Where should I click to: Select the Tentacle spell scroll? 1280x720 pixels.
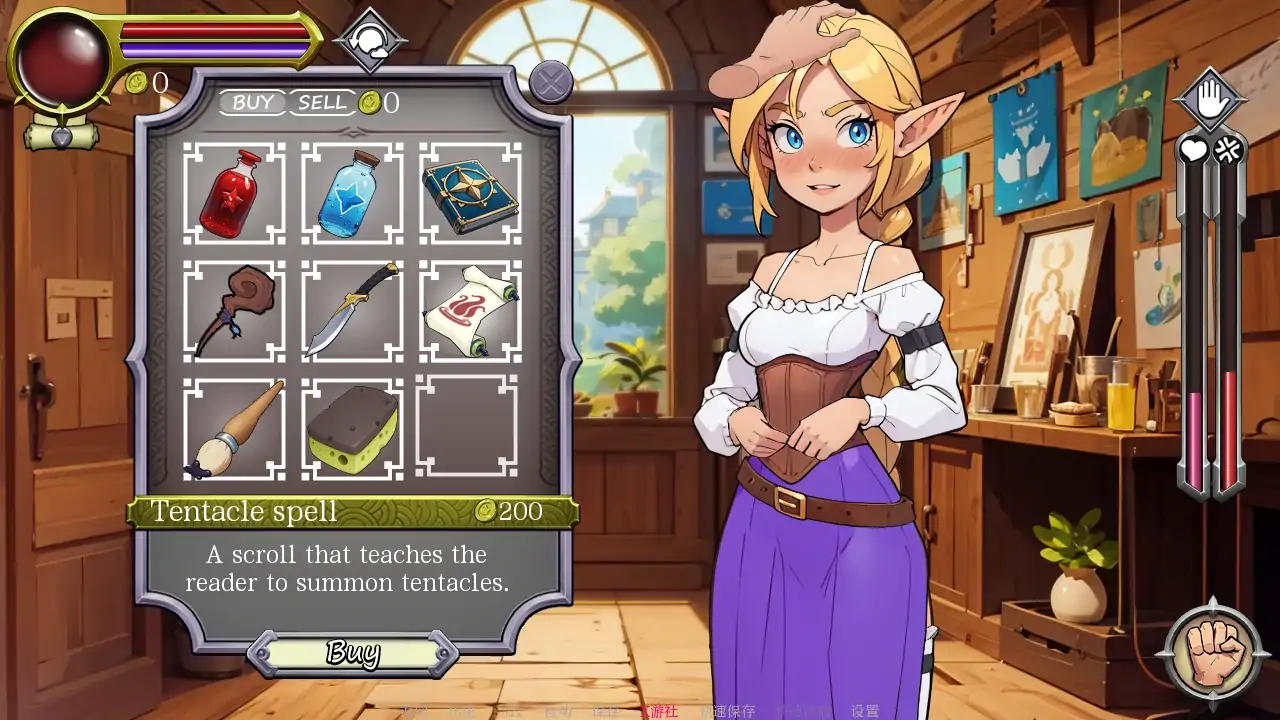click(x=470, y=311)
